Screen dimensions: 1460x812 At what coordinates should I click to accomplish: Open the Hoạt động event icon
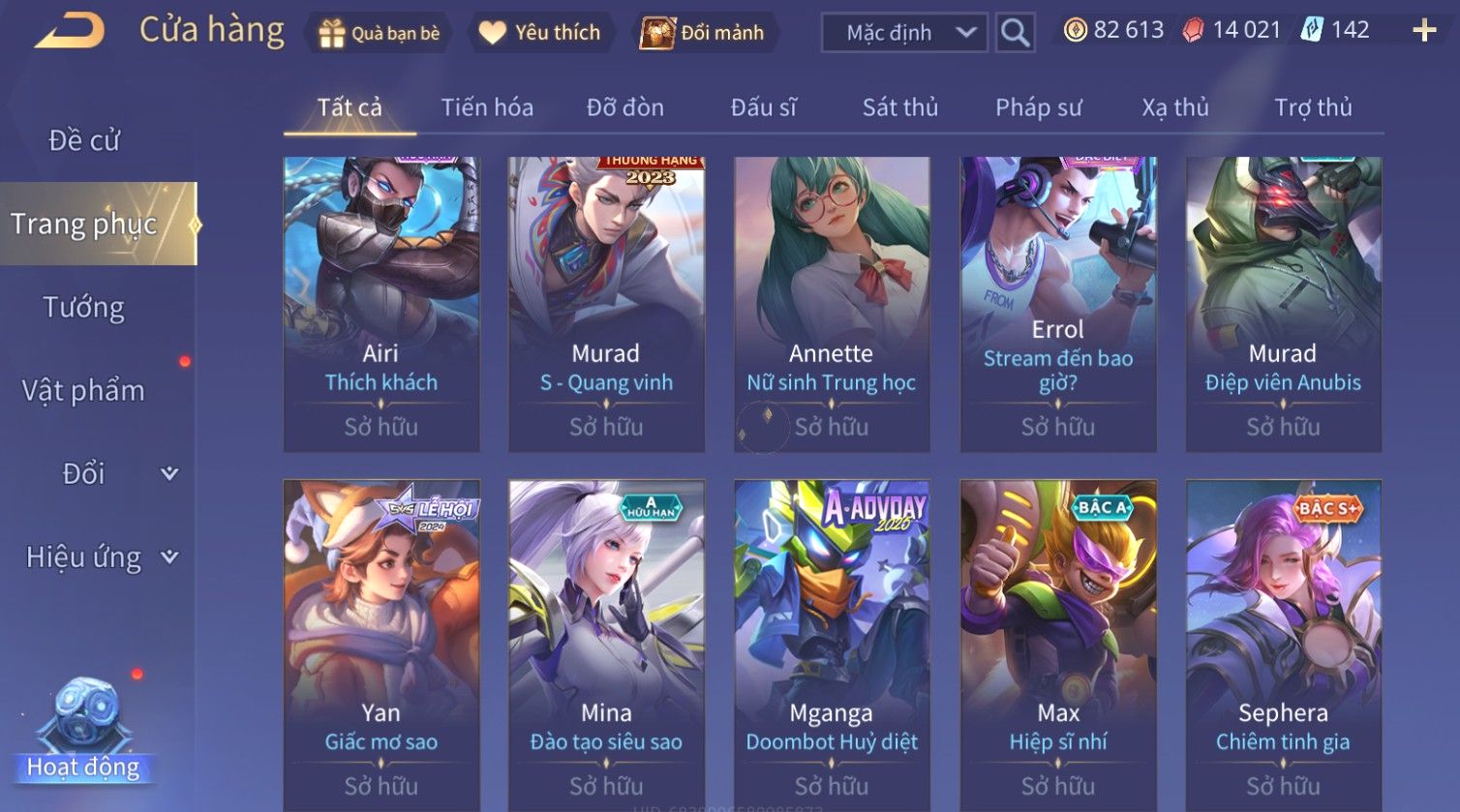click(x=84, y=733)
